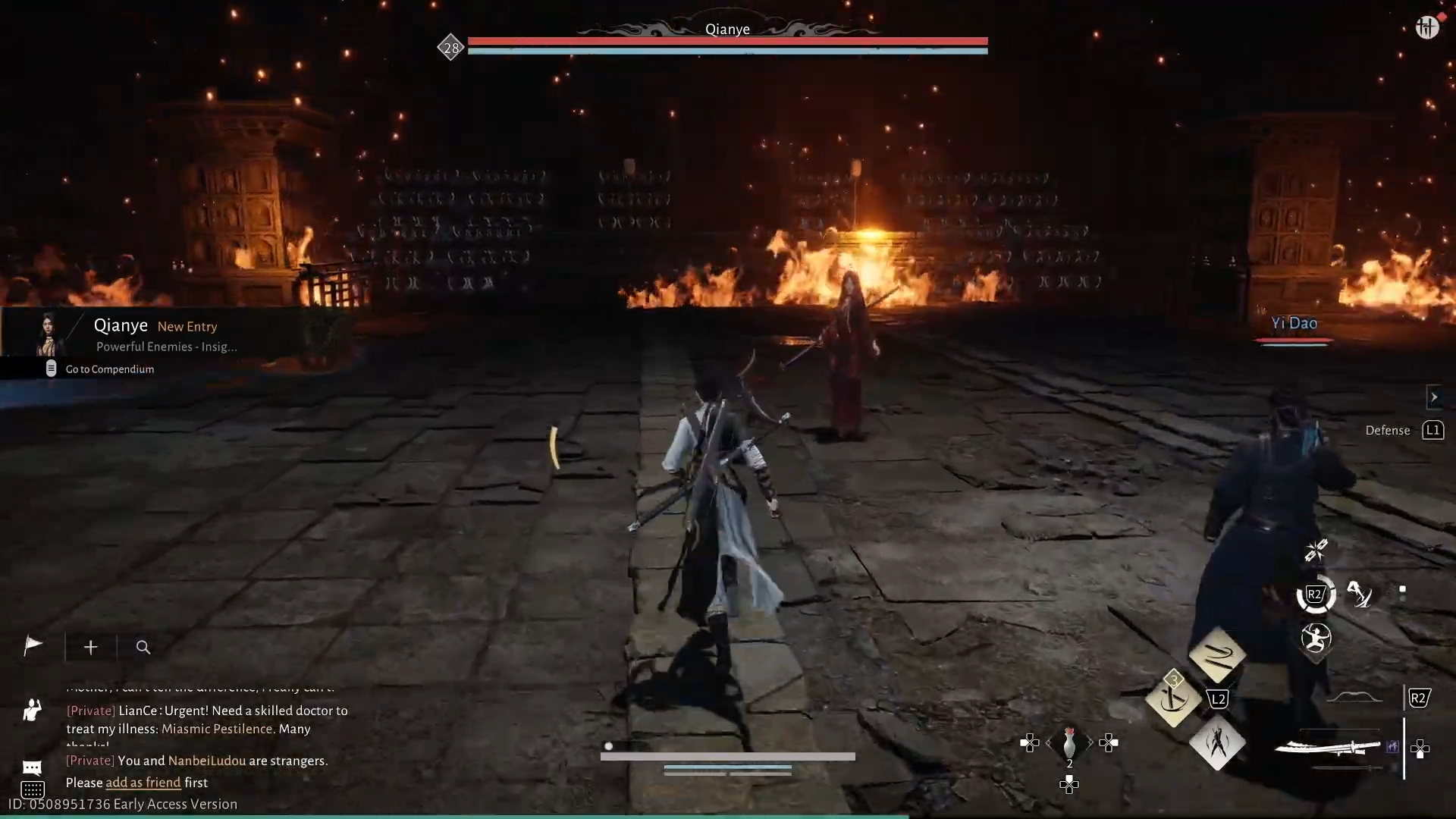
Task: Select Qianye's portrait thumbnail
Action: (48, 336)
